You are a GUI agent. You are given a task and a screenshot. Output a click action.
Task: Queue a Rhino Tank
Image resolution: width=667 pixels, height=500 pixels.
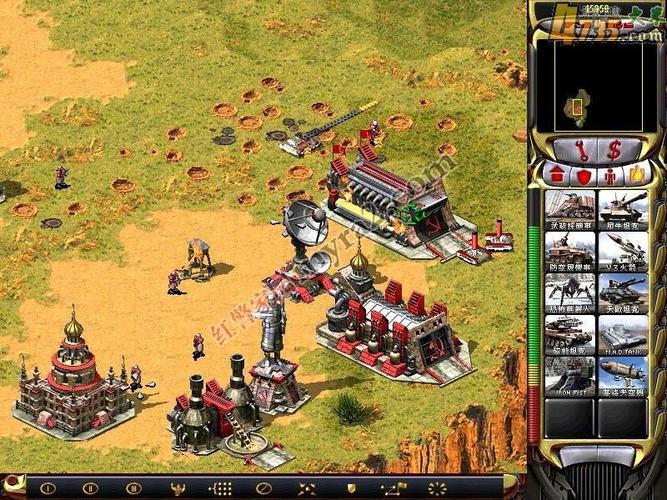[x=623, y=208]
